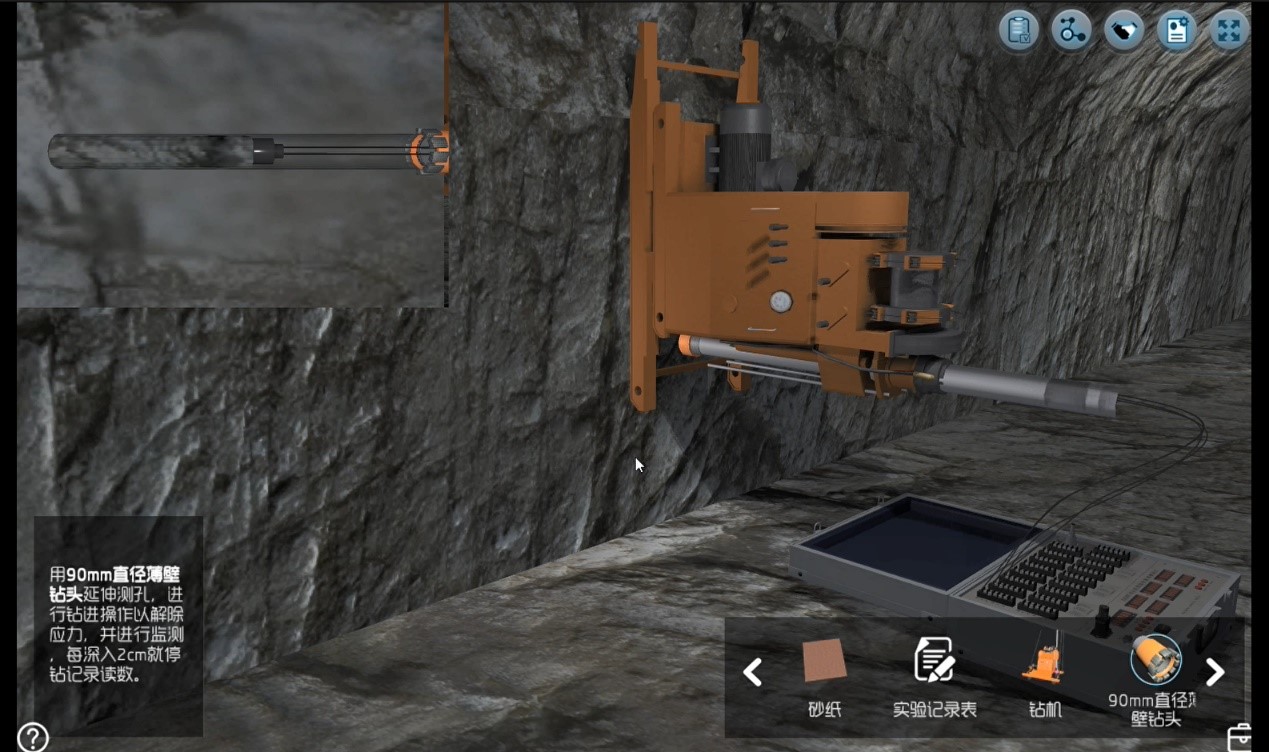The image size is (1269, 752).
Task: Toggle fullscreen with the four-arrows icon
Action: point(1229,31)
